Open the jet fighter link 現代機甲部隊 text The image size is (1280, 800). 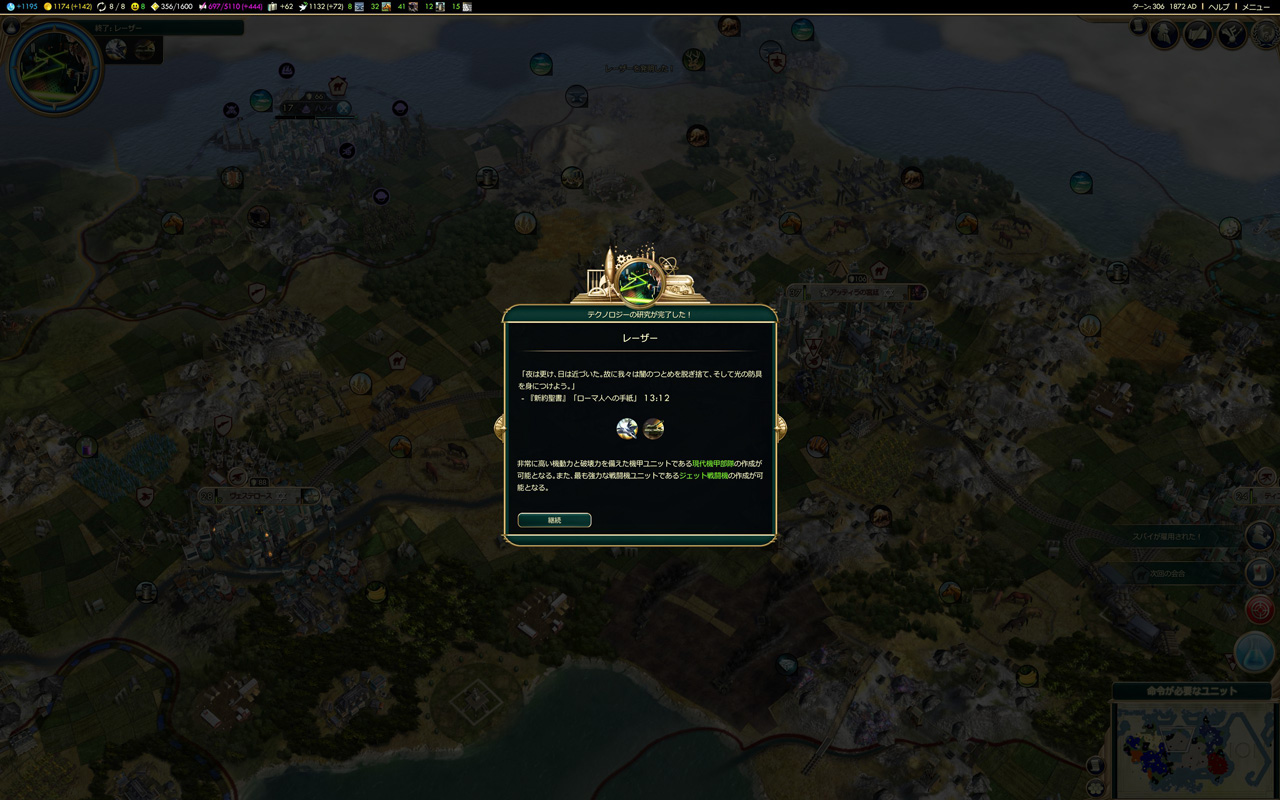tap(712, 464)
